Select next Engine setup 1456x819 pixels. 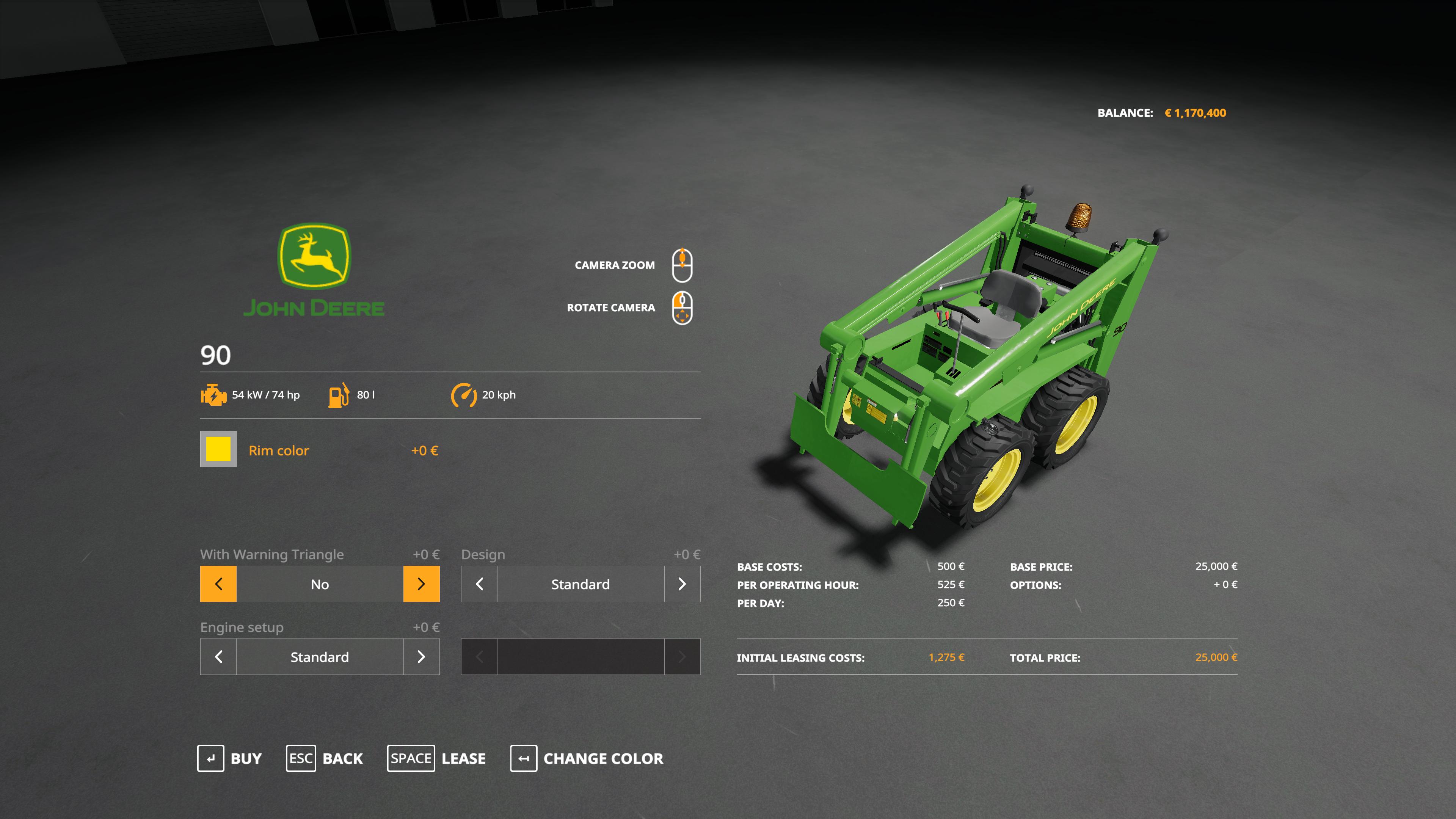421,657
